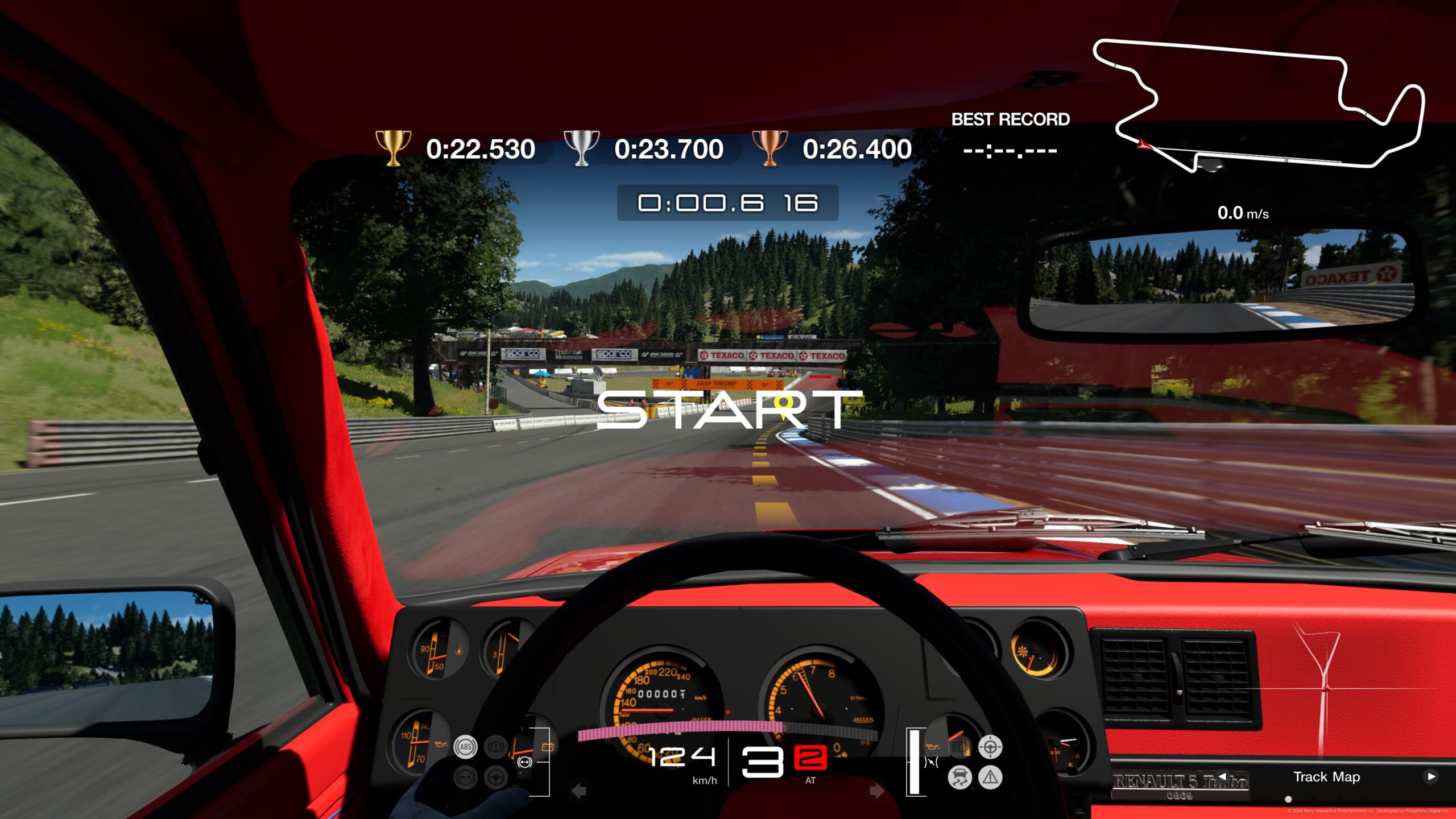Select the ABS assist indicator icon
The height and width of the screenshot is (819, 1456).
[x=466, y=747]
